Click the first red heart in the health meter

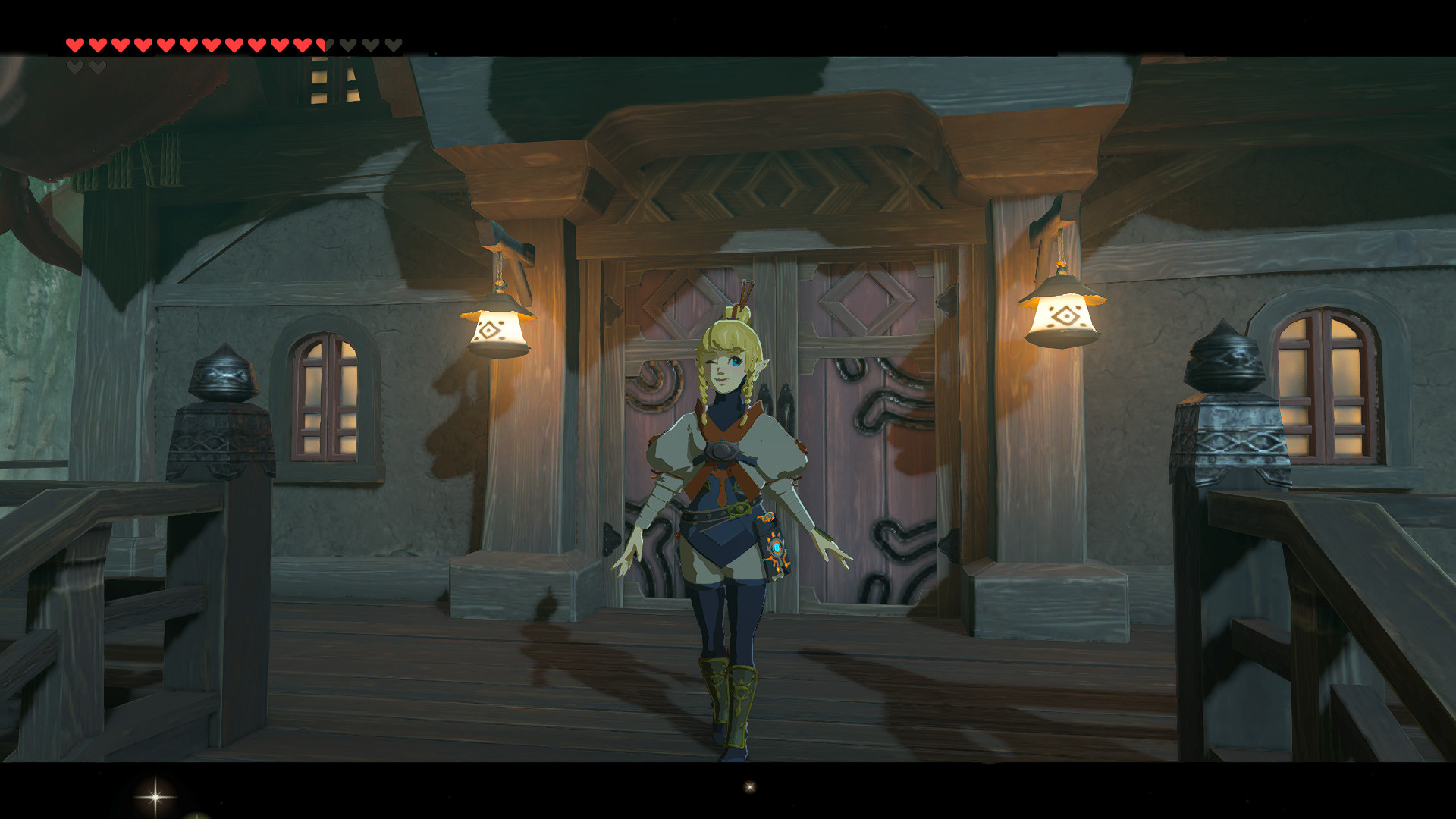point(75,45)
